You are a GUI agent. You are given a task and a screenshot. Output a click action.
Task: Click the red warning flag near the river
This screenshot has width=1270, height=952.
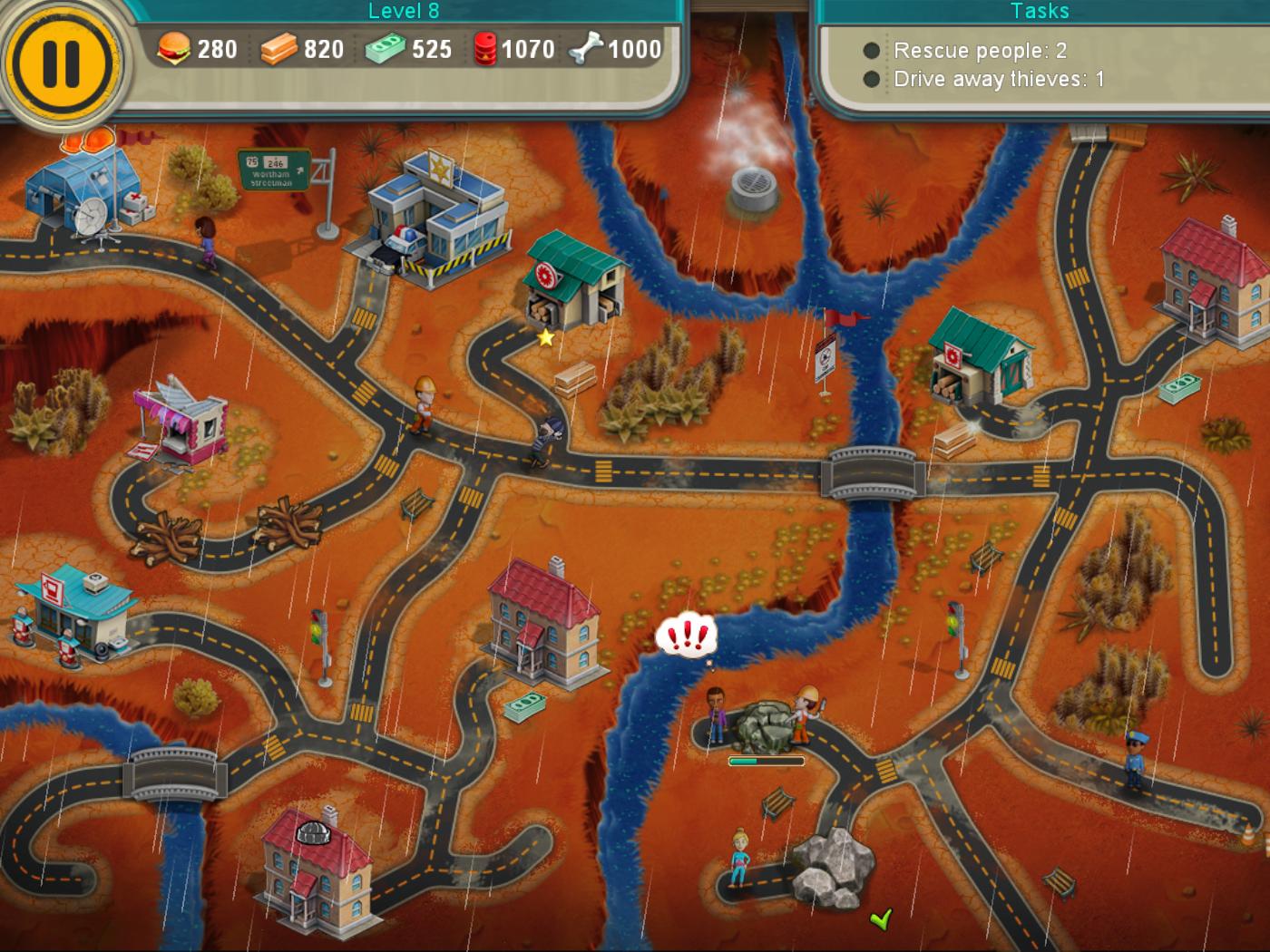[x=839, y=317]
